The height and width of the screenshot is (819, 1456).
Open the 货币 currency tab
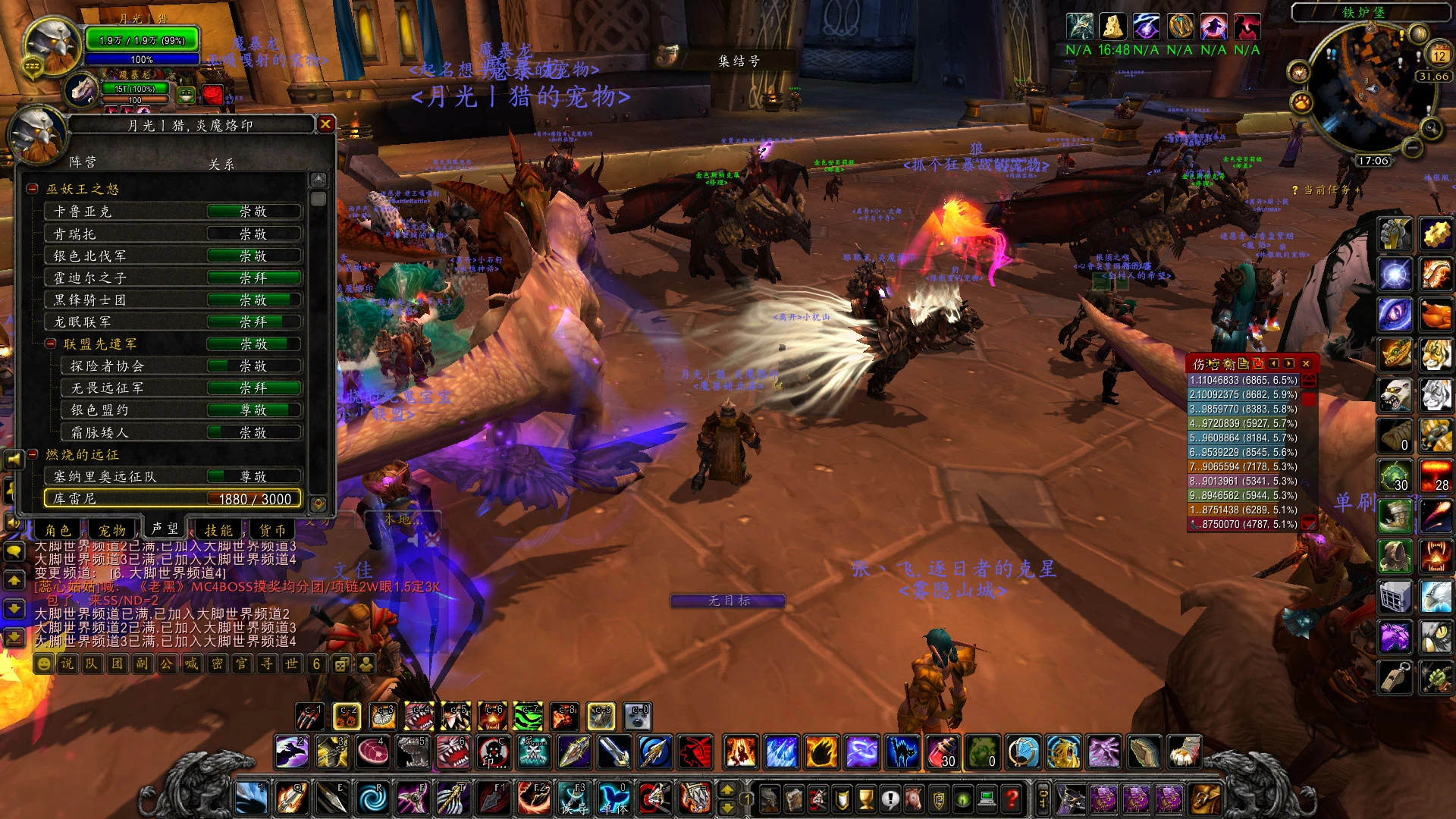[x=272, y=530]
